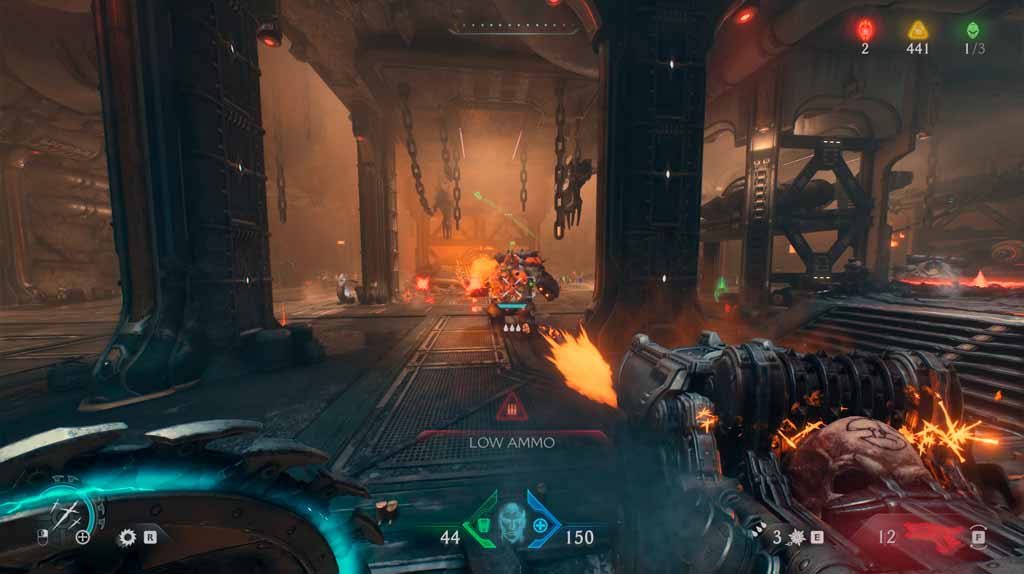Screen dimensions: 1024x574
Task: Click the low ammo warning triangle
Action: [511, 407]
